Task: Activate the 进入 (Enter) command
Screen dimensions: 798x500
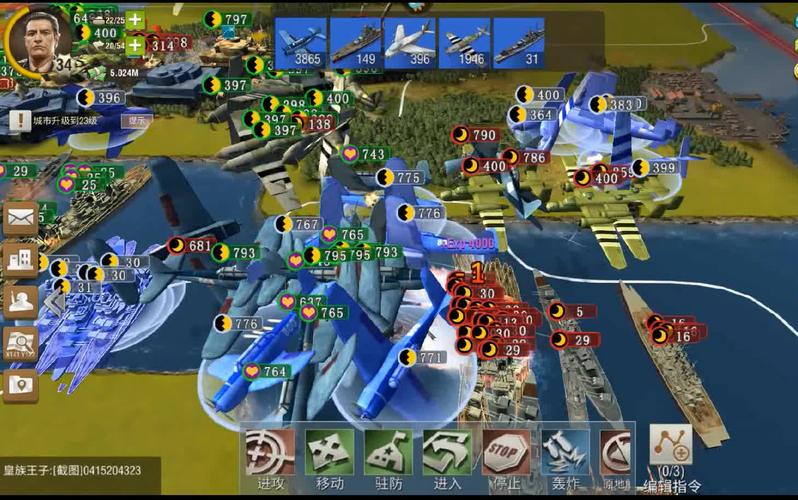Action: click(447, 456)
